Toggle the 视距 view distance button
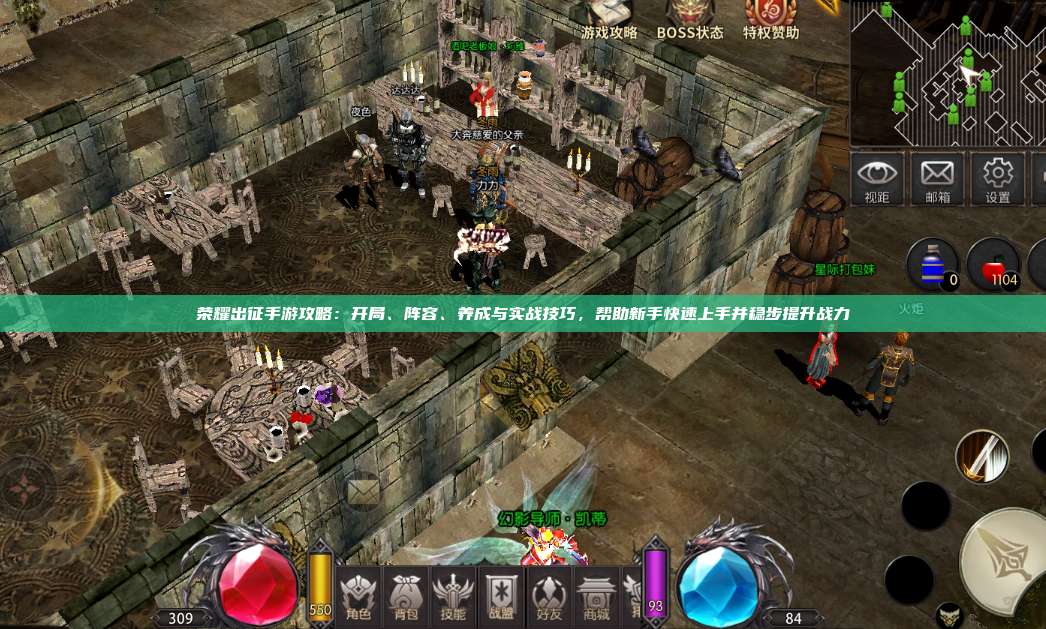Image resolution: width=1046 pixels, height=629 pixels. pyautogui.click(x=877, y=179)
